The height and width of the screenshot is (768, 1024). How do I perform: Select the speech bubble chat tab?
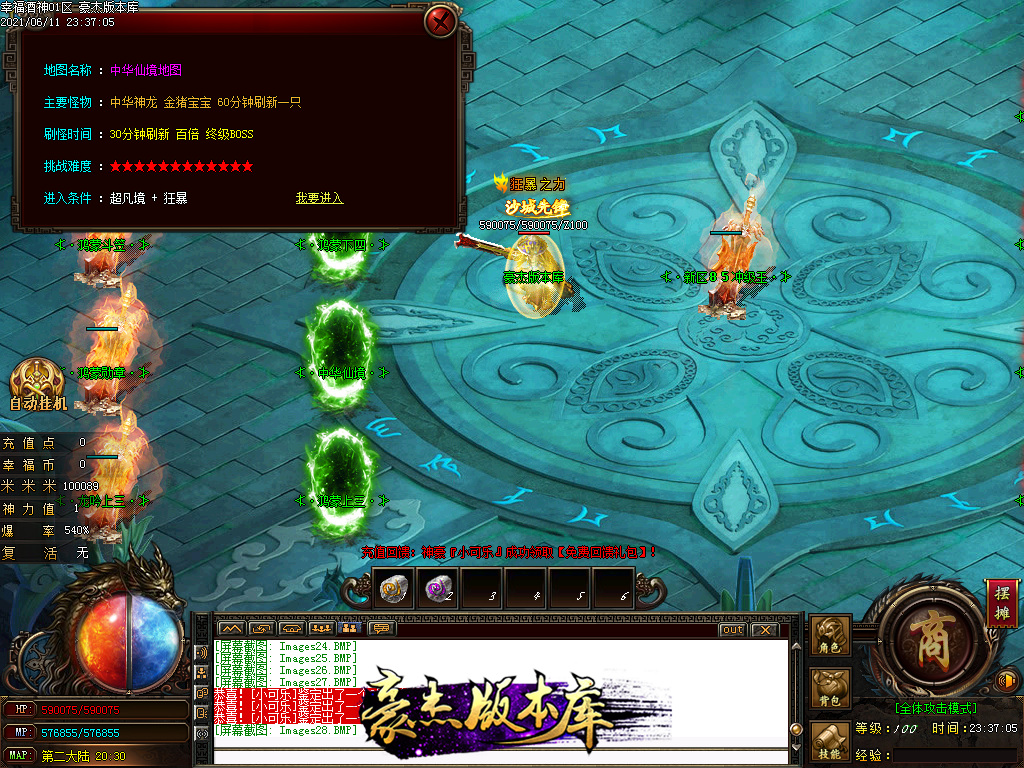tap(381, 629)
